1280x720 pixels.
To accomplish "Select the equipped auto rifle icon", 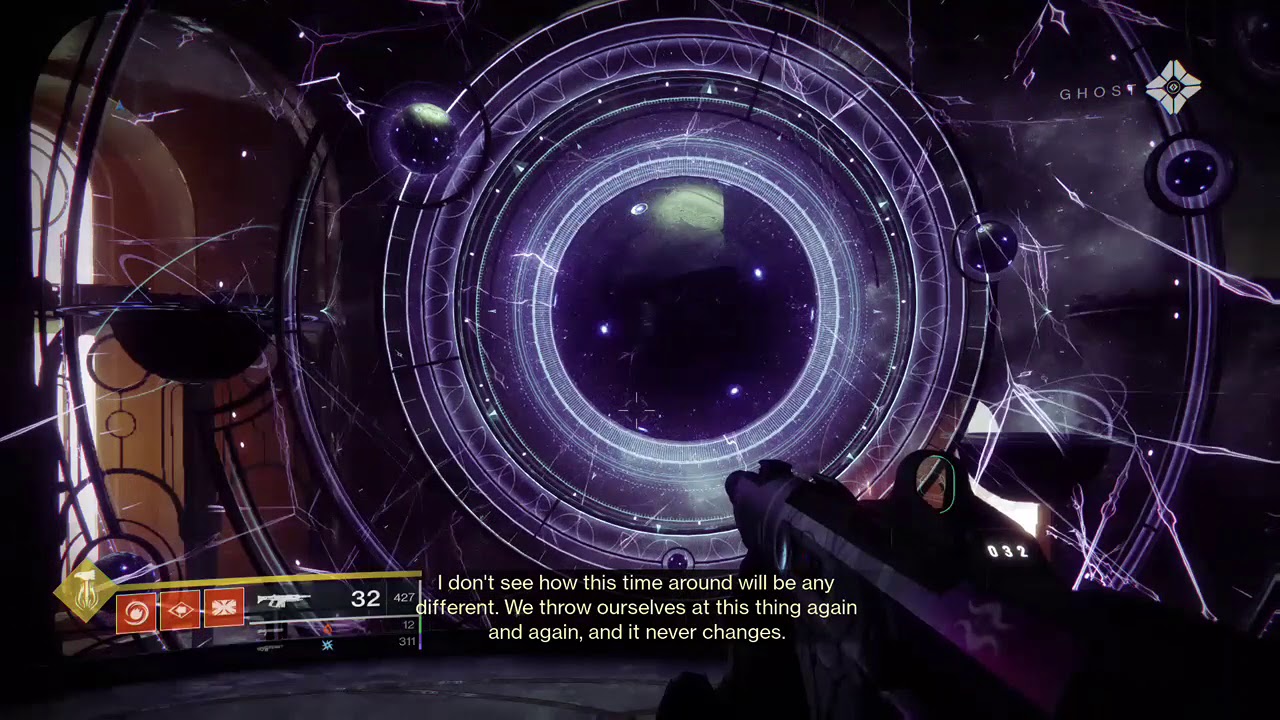I will click(x=284, y=600).
